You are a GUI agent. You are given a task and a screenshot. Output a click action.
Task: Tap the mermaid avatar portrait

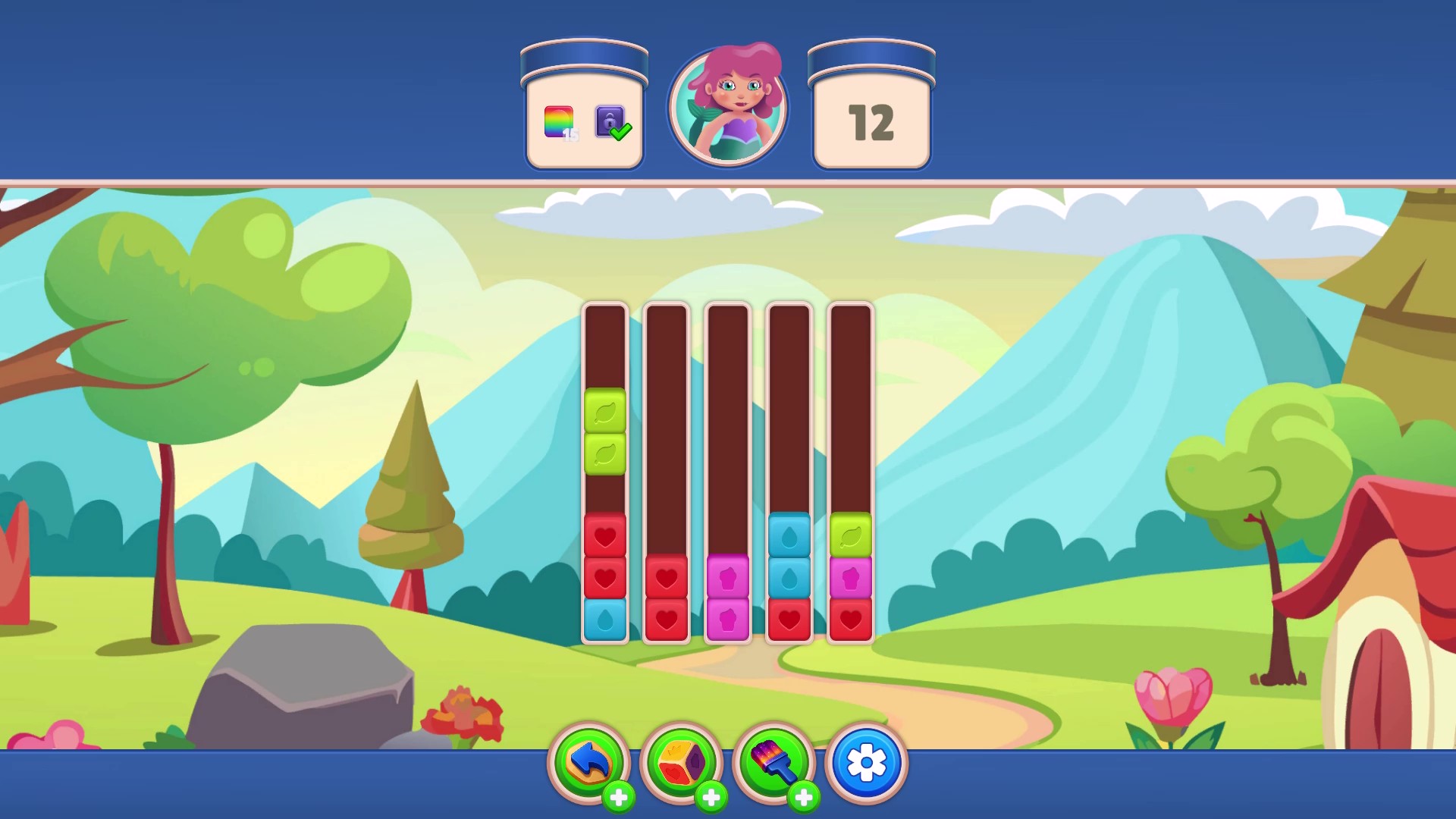coord(730,105)
